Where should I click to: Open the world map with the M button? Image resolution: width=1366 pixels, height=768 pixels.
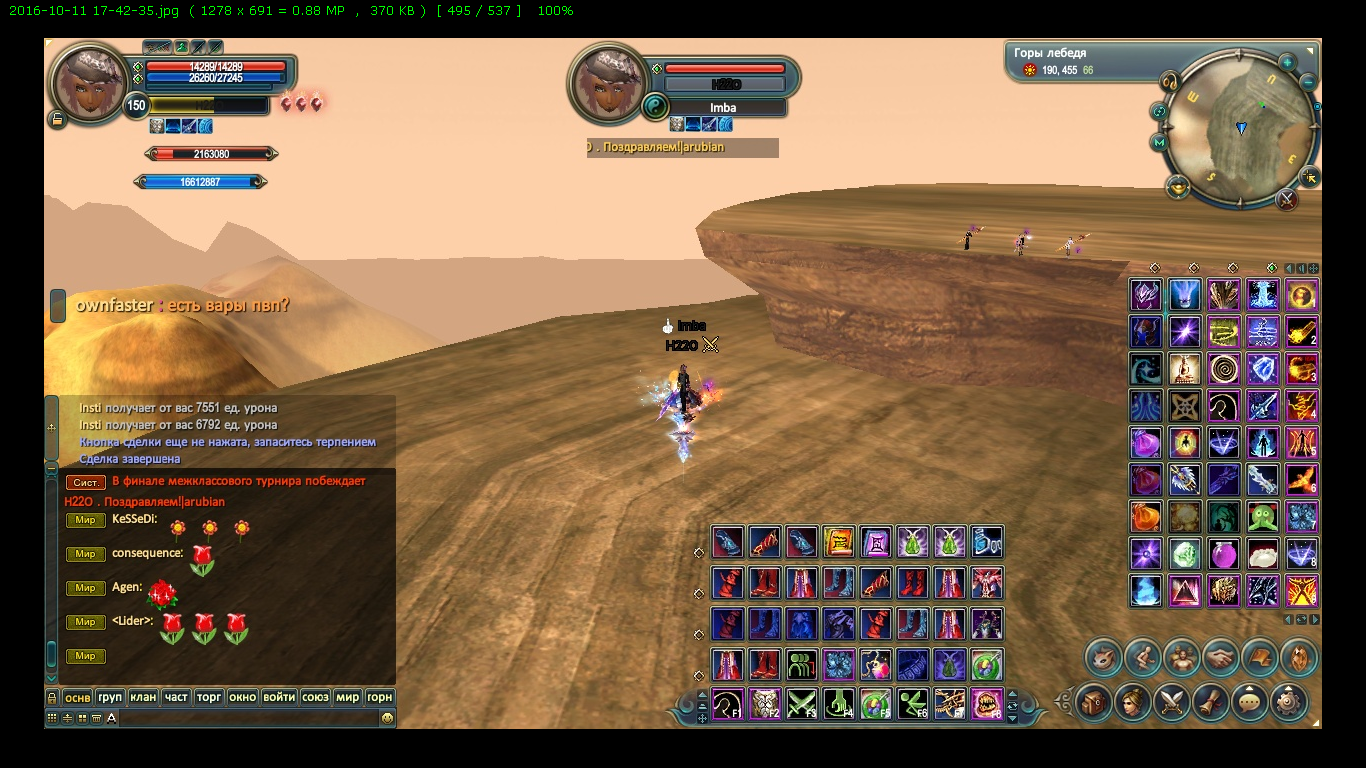[x=1160, y=143]
